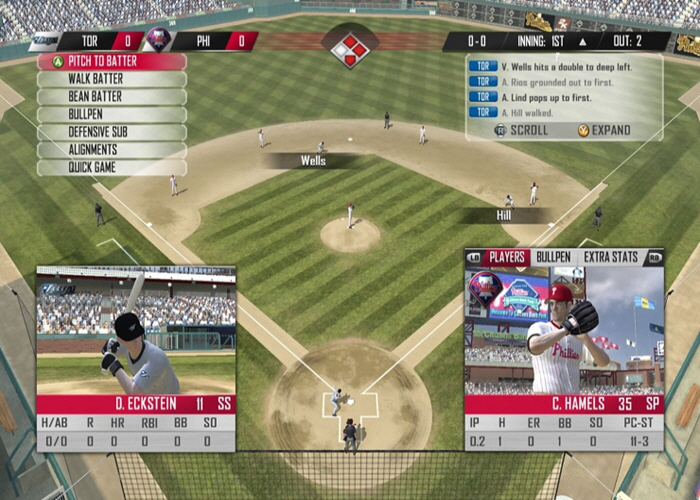Select the Rios grounded out log entry
This screenshot has height=500, width=700.
point(563,82)
